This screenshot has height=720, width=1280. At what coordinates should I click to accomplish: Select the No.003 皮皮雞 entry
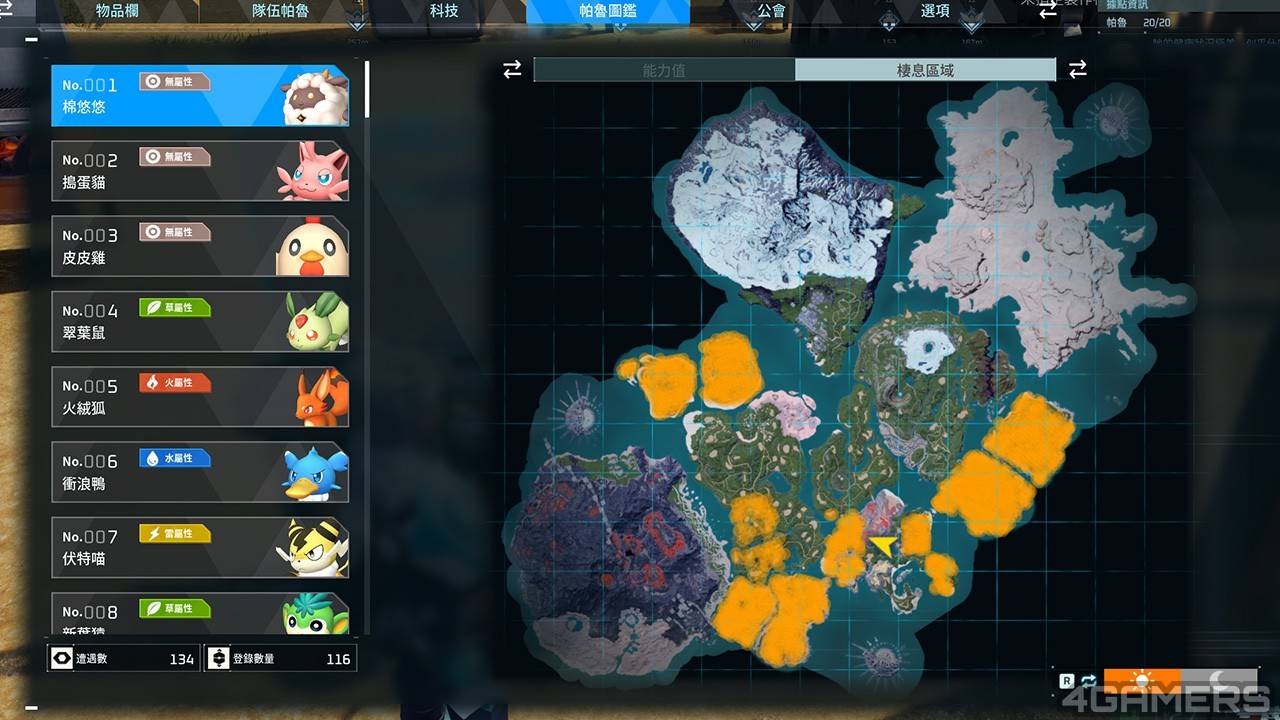coord(200,246)
